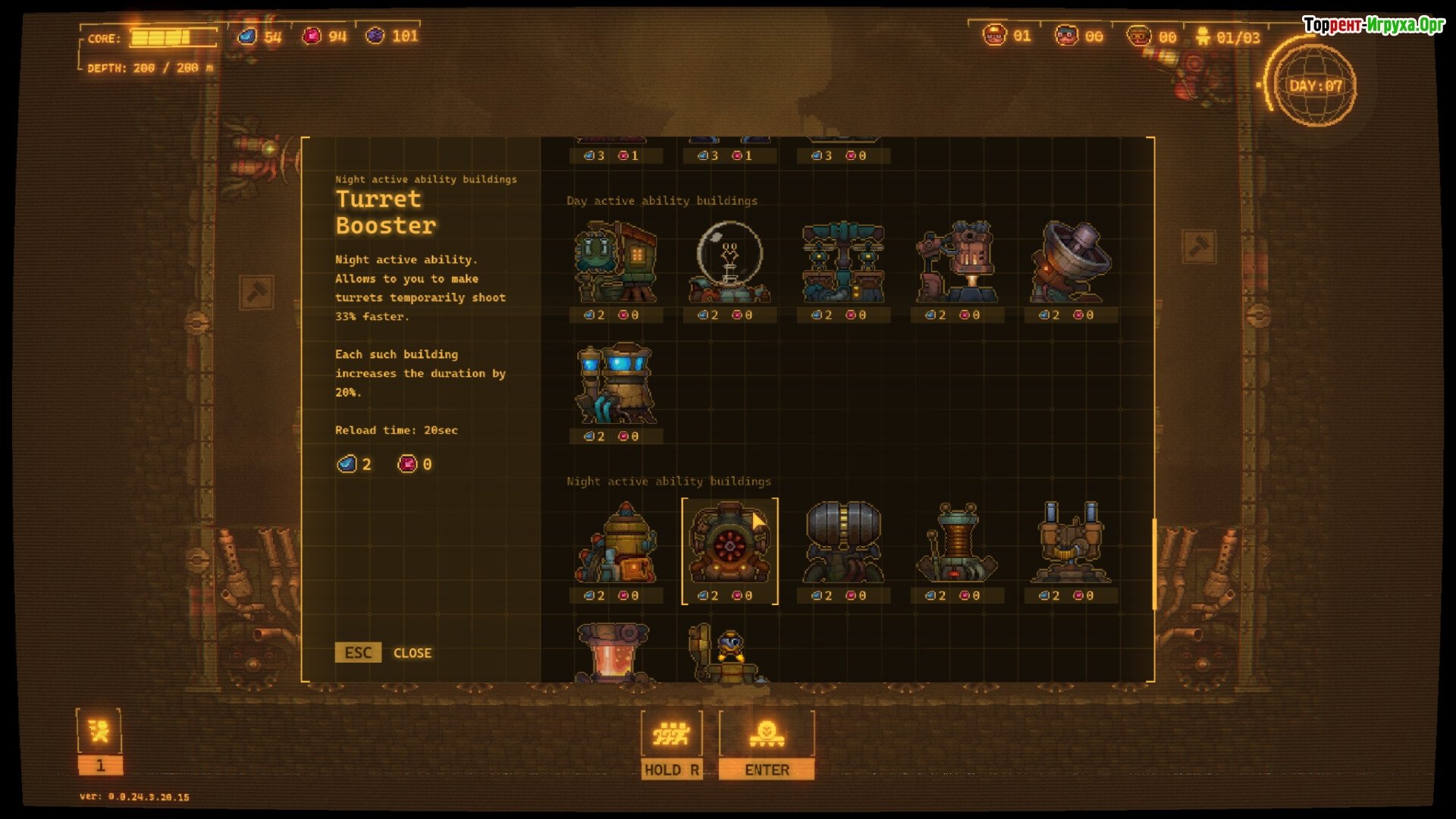Select the glowing red furnace building
Screen dimensions: 1456x819
pos(613,654)
